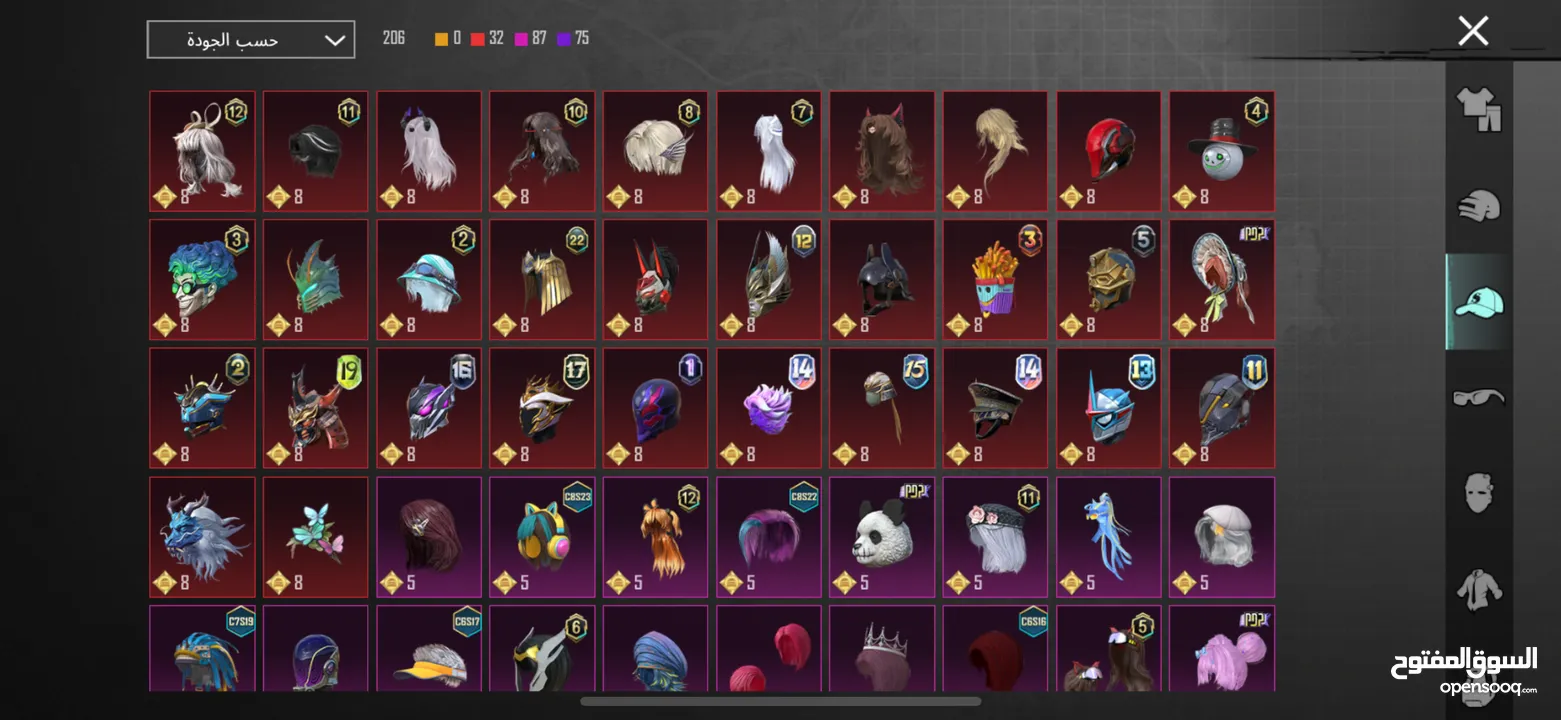Select the yellow visor cap item
The width and height of the screenshot is (1561, 720).
pos(429,650)
